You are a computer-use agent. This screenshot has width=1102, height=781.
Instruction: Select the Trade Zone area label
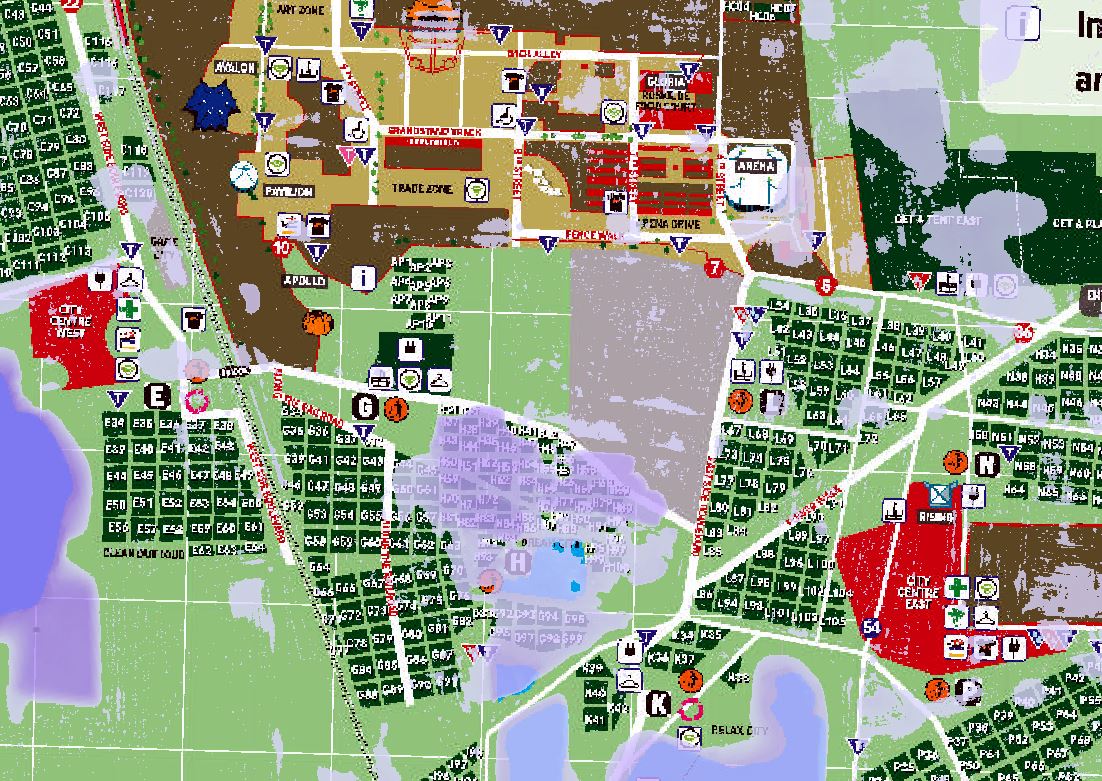(423, 188)
